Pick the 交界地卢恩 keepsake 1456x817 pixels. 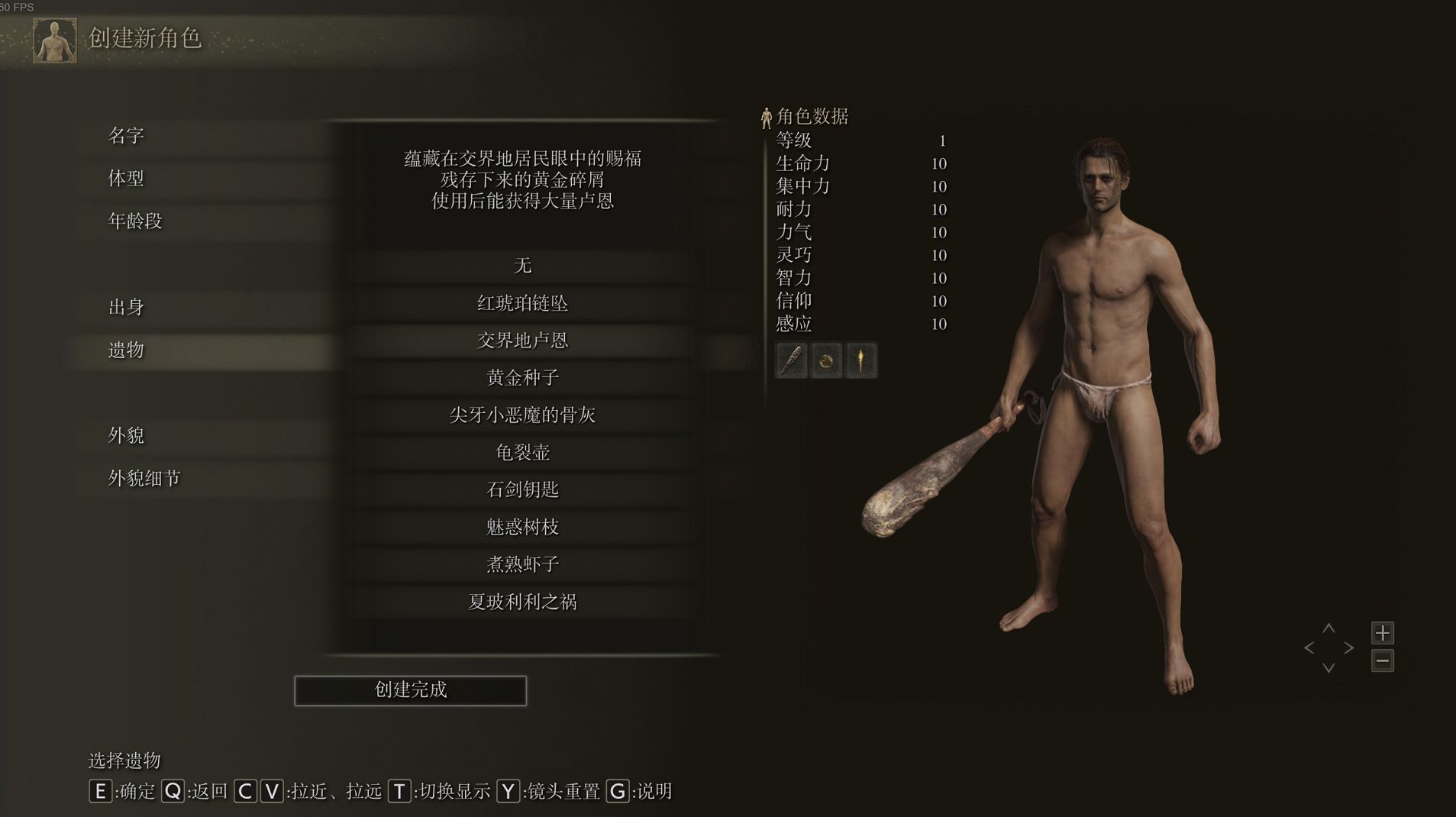point(522,341)
